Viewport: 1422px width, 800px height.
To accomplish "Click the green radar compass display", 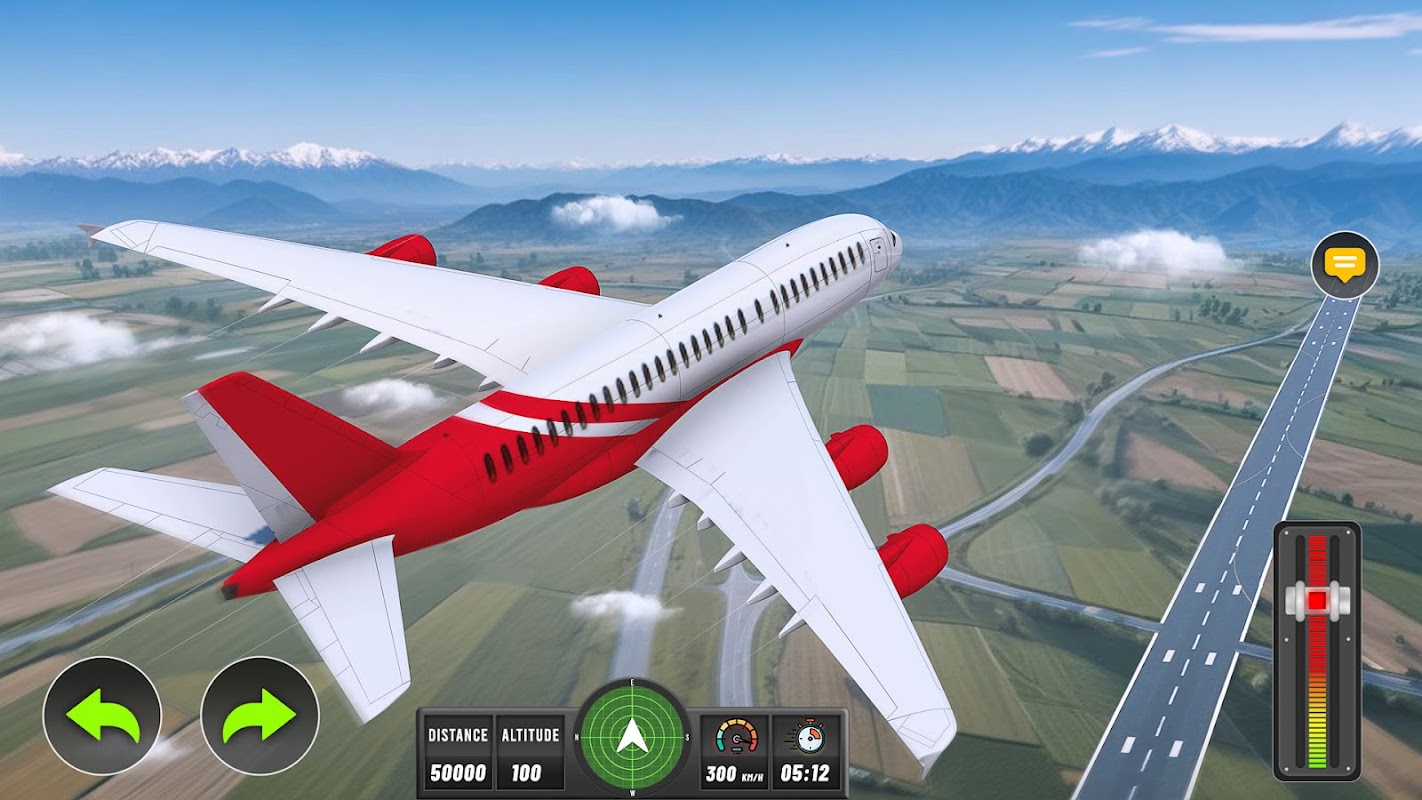I will [x=632, y=736].
